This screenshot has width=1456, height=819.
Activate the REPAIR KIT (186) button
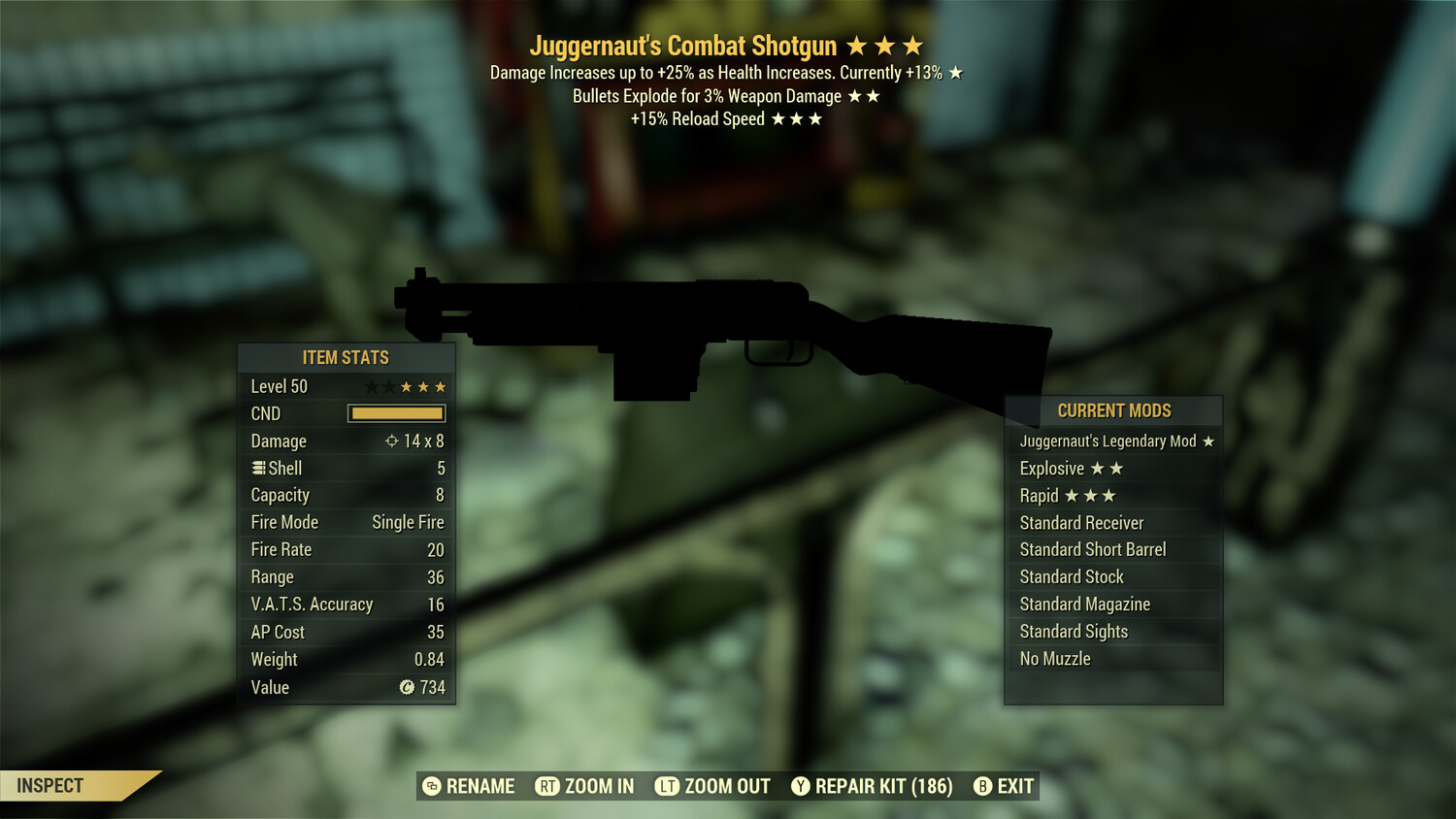tap(885, 786)
